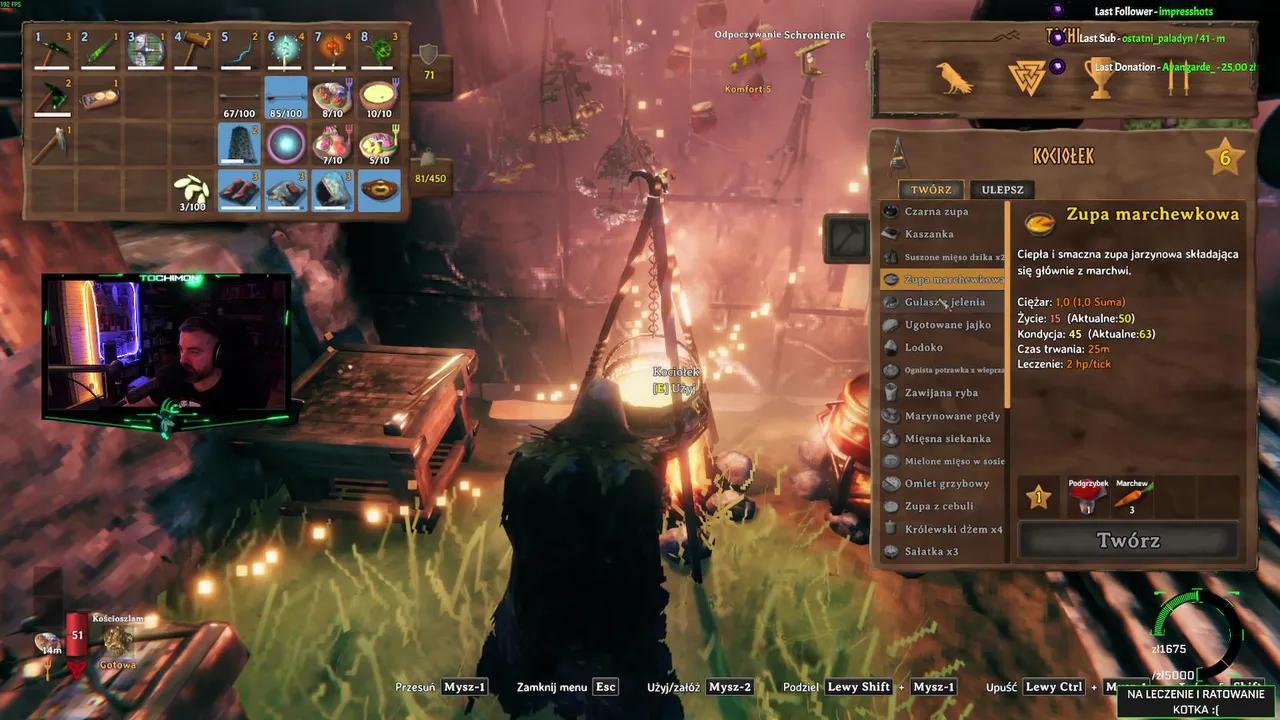The image size is (1280, 720).
Task: Pick the Ugotowane jajko recipe
Action: (x=947, y=325)
